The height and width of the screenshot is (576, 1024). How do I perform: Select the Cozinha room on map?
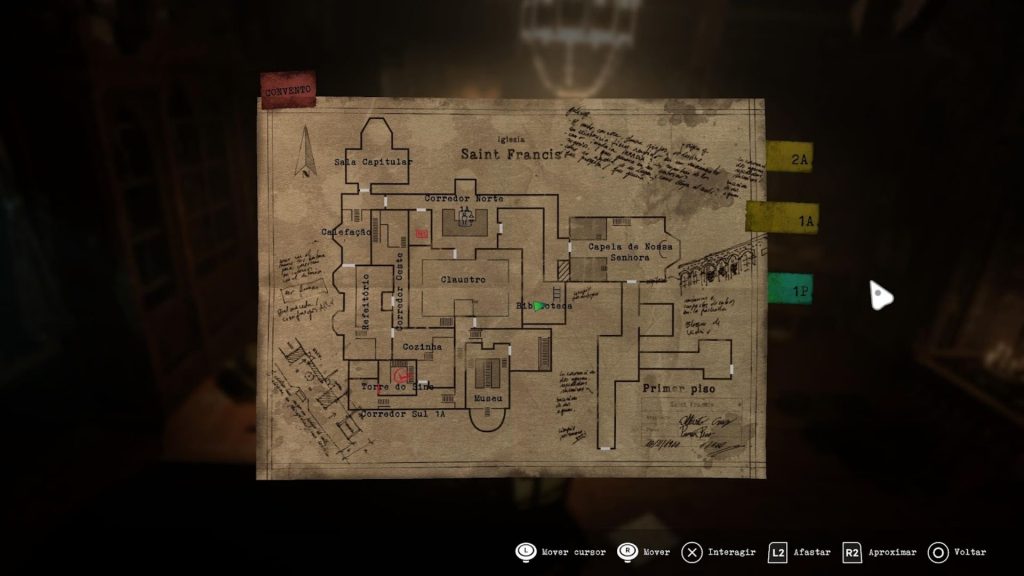coord(422,346)
